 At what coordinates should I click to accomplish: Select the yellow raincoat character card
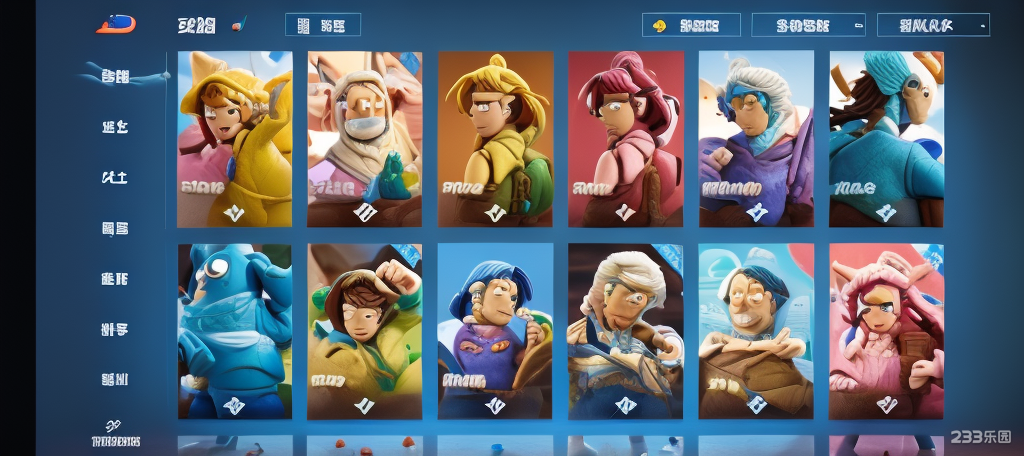click(235, 139)
